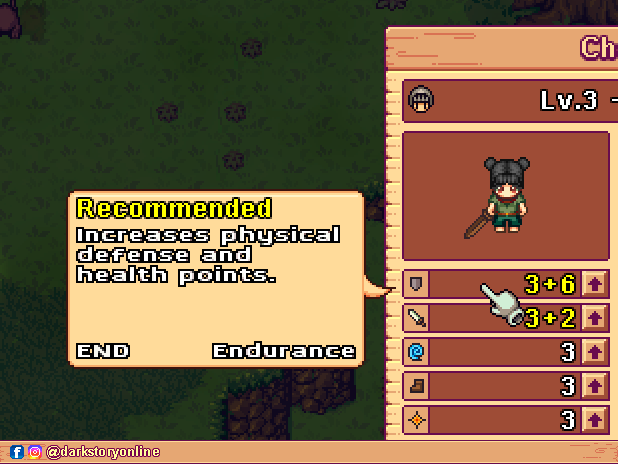Viewport: 618px width, 464px height.
Task: Increase the boot stat with its arrow
Action: coord(596,386)
